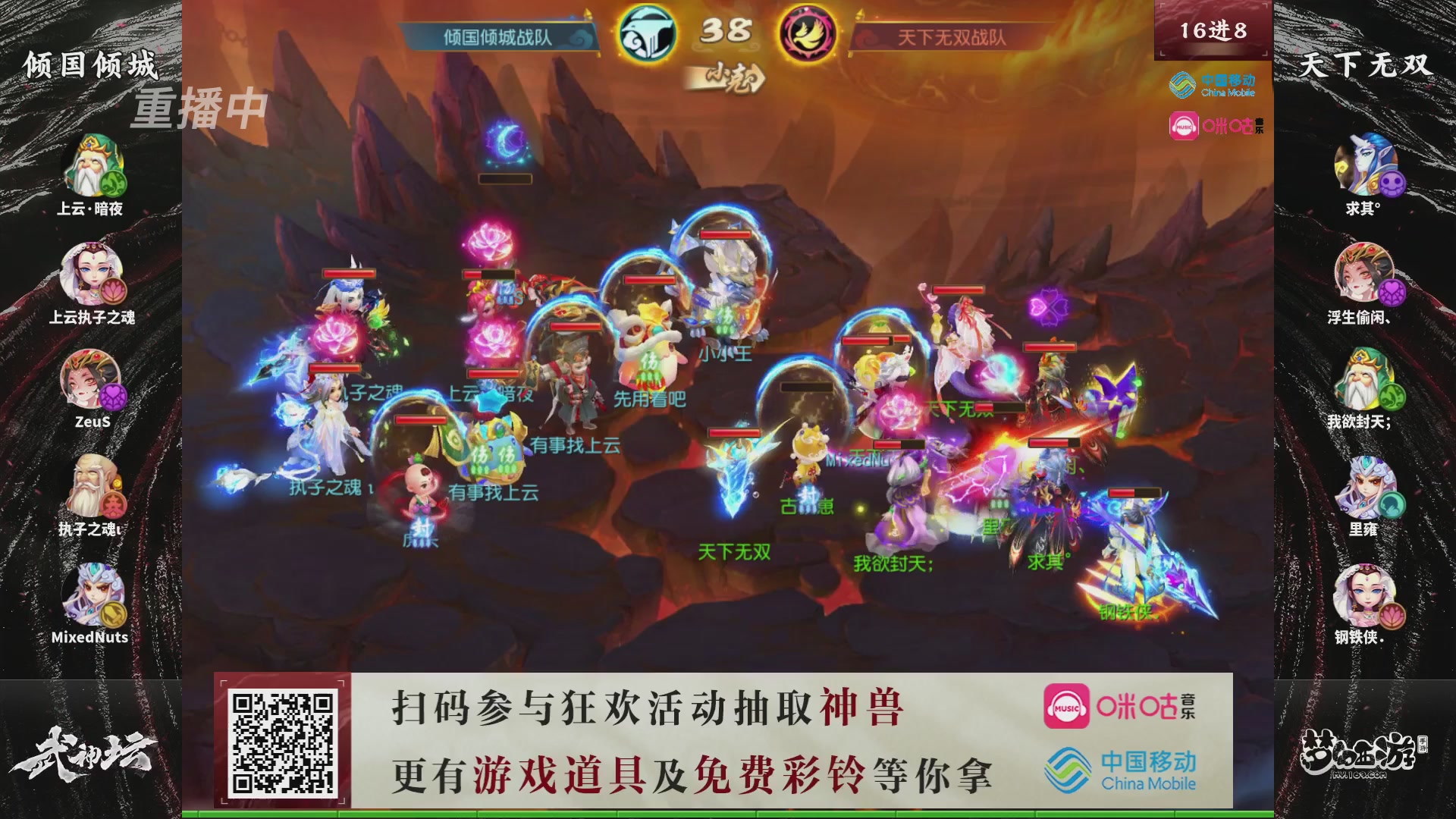This screenshot has height=819, width=1456.
Task: Expand the 倾国倾城战队 name banner
Action: pos(497,34)
